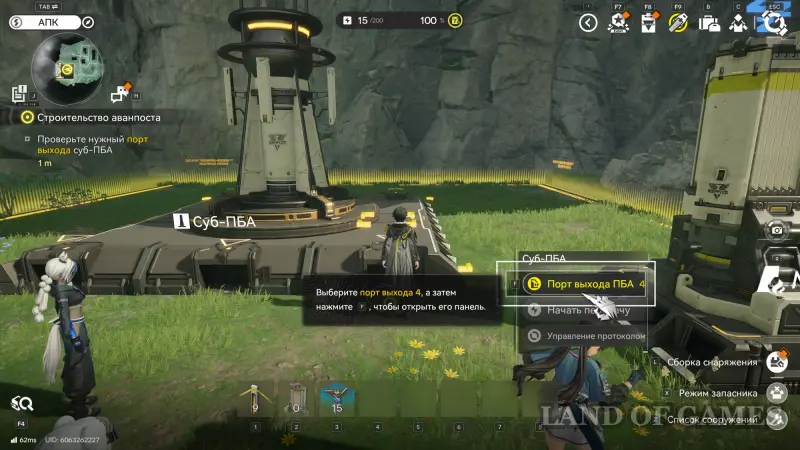Open the battery-shaped icon in the top bar
The width and height of the screenshot is (800, 450).
(x=648, y=23)
